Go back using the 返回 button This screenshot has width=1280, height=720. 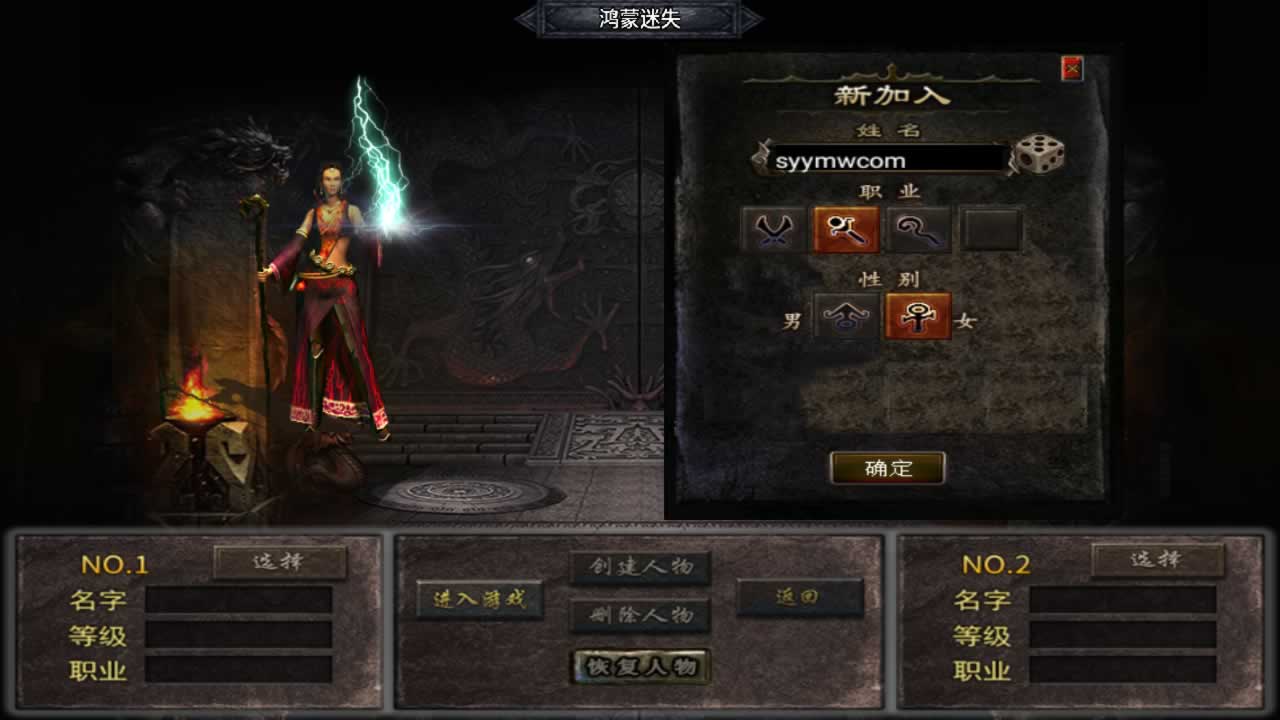click(x=799, y=597)
